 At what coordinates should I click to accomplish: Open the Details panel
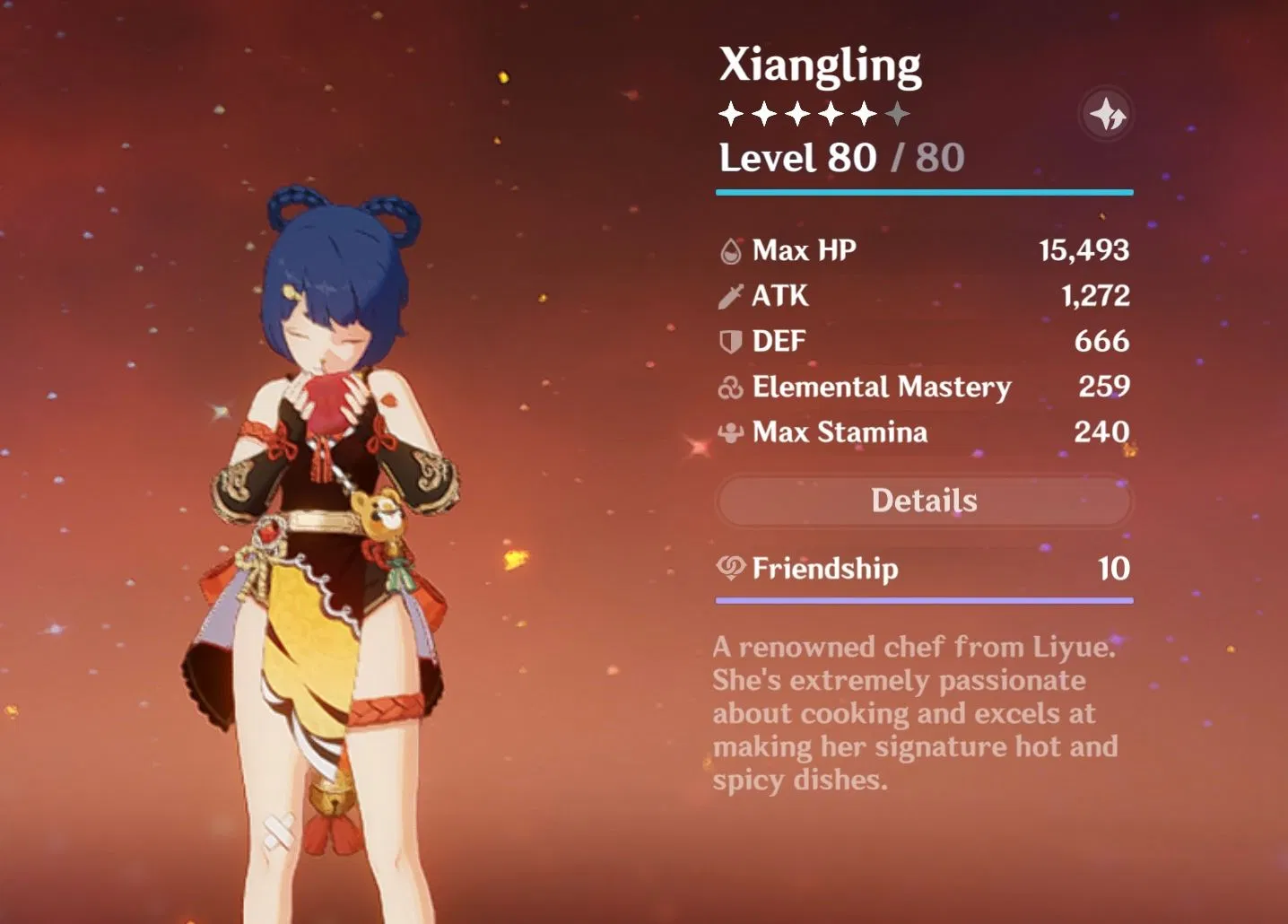[924, 501]
